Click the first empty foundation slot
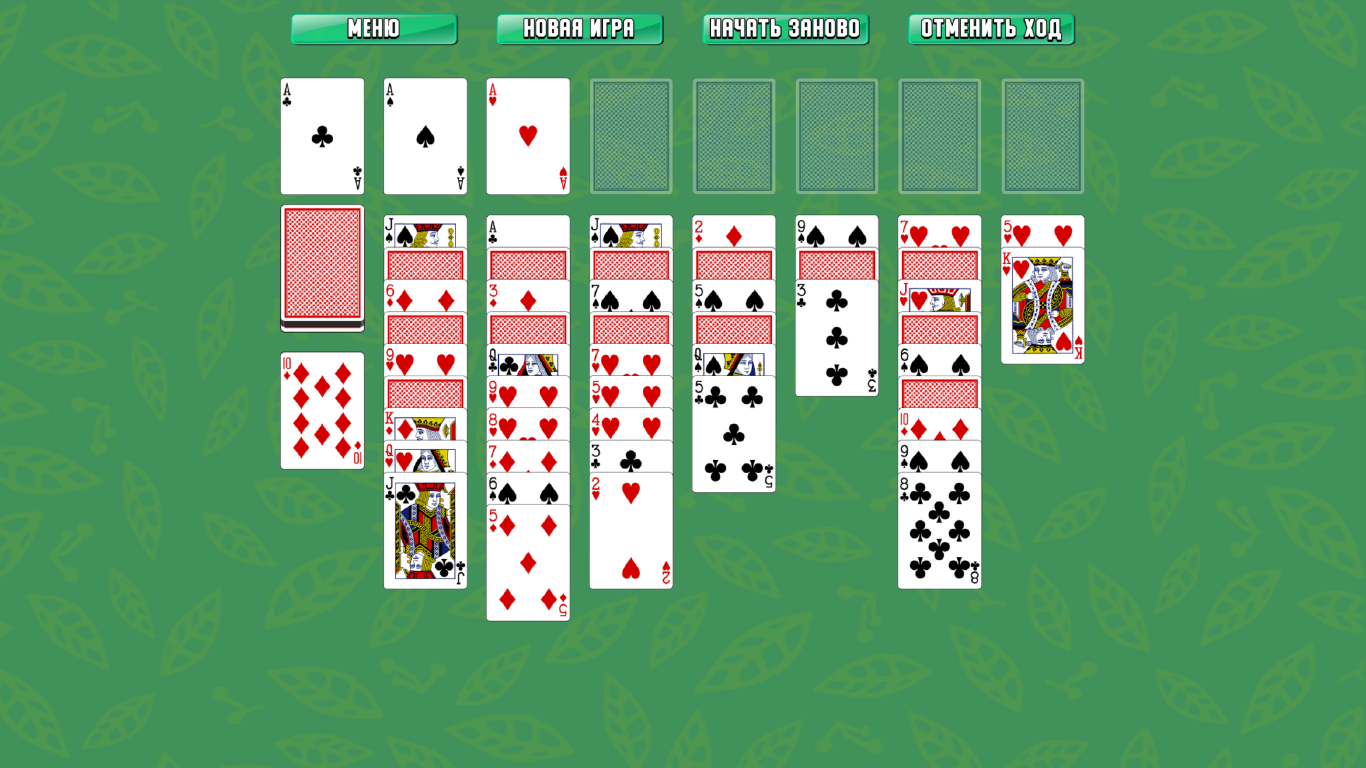Viewport: 1366px width, 768px height. (631, 136)
